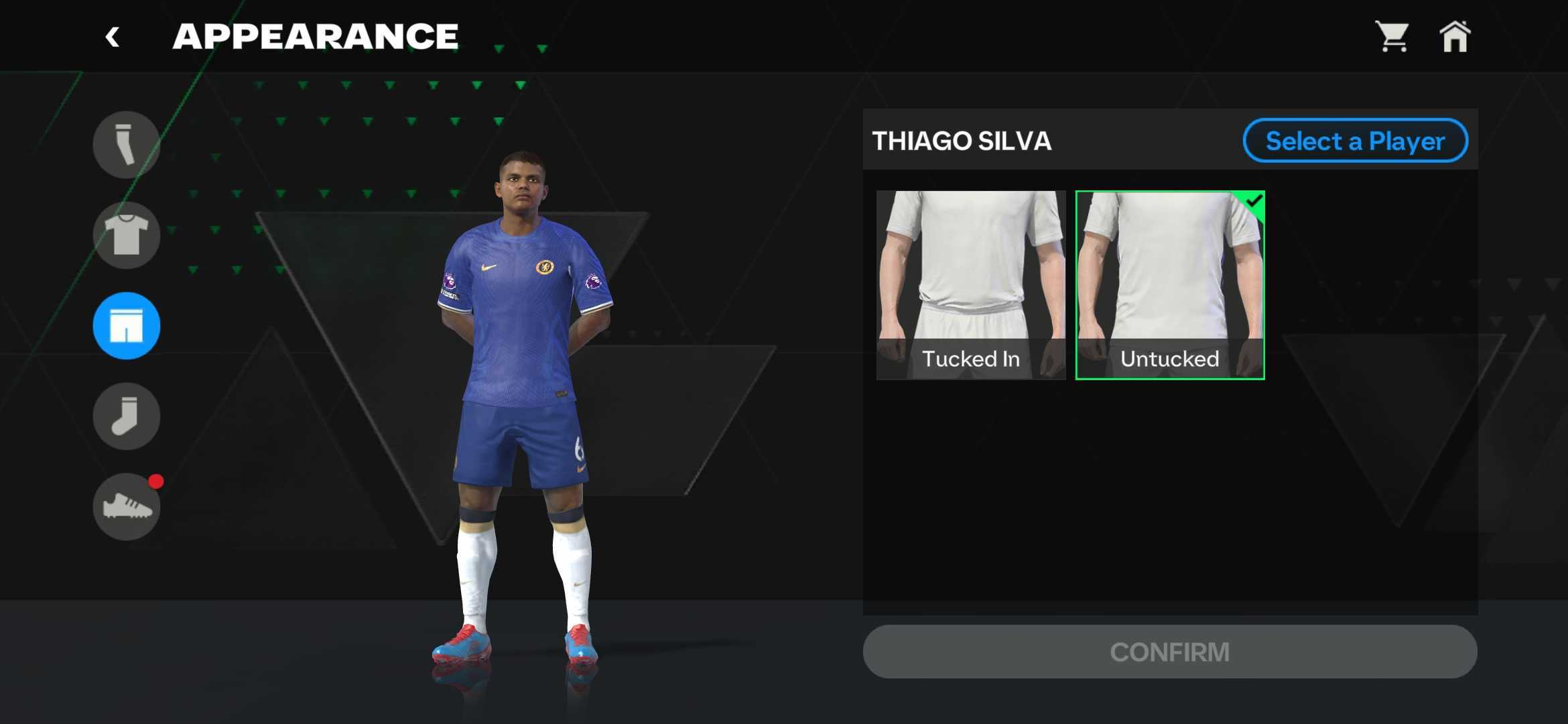Open the jersey shirt category

tap(126, 235)
